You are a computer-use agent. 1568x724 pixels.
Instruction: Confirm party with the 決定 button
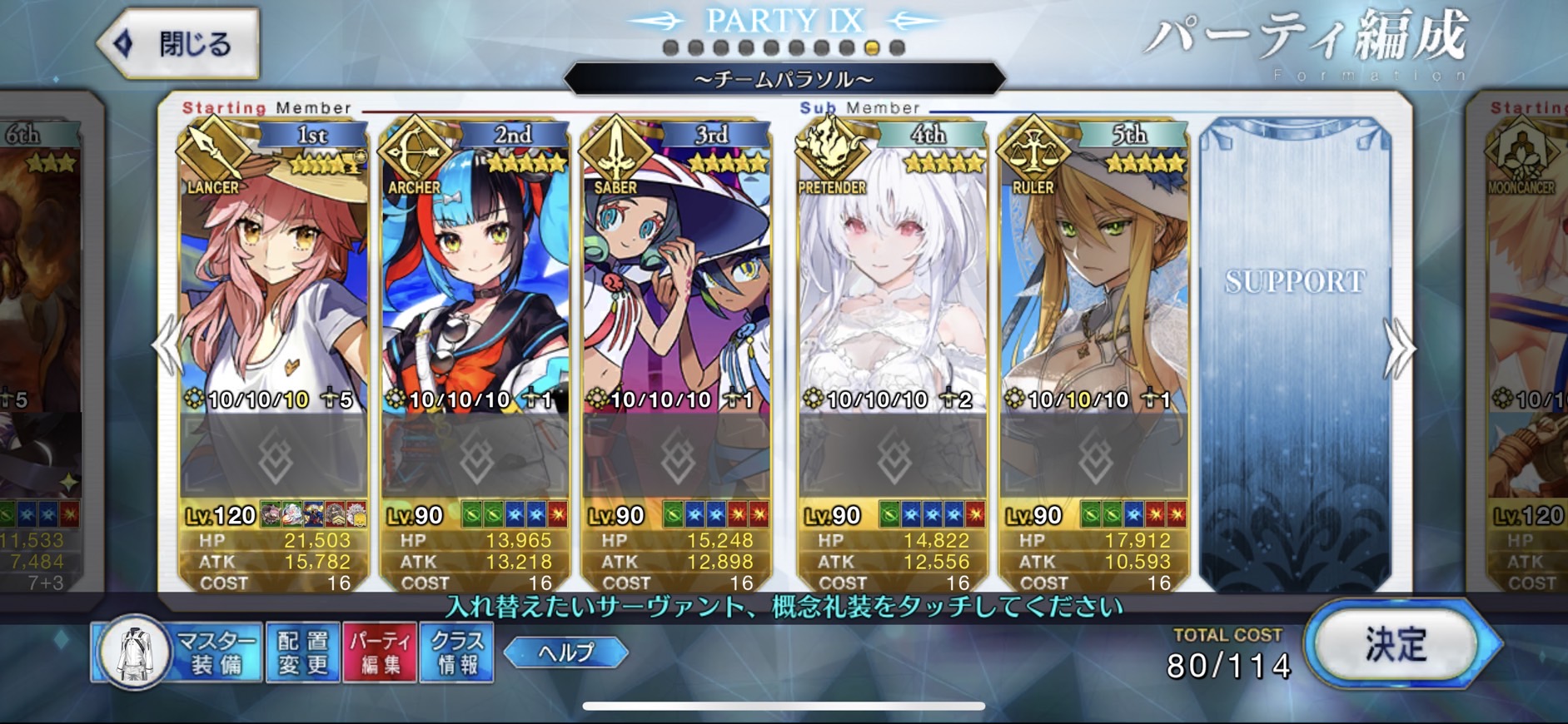(x=1396, y=645)
